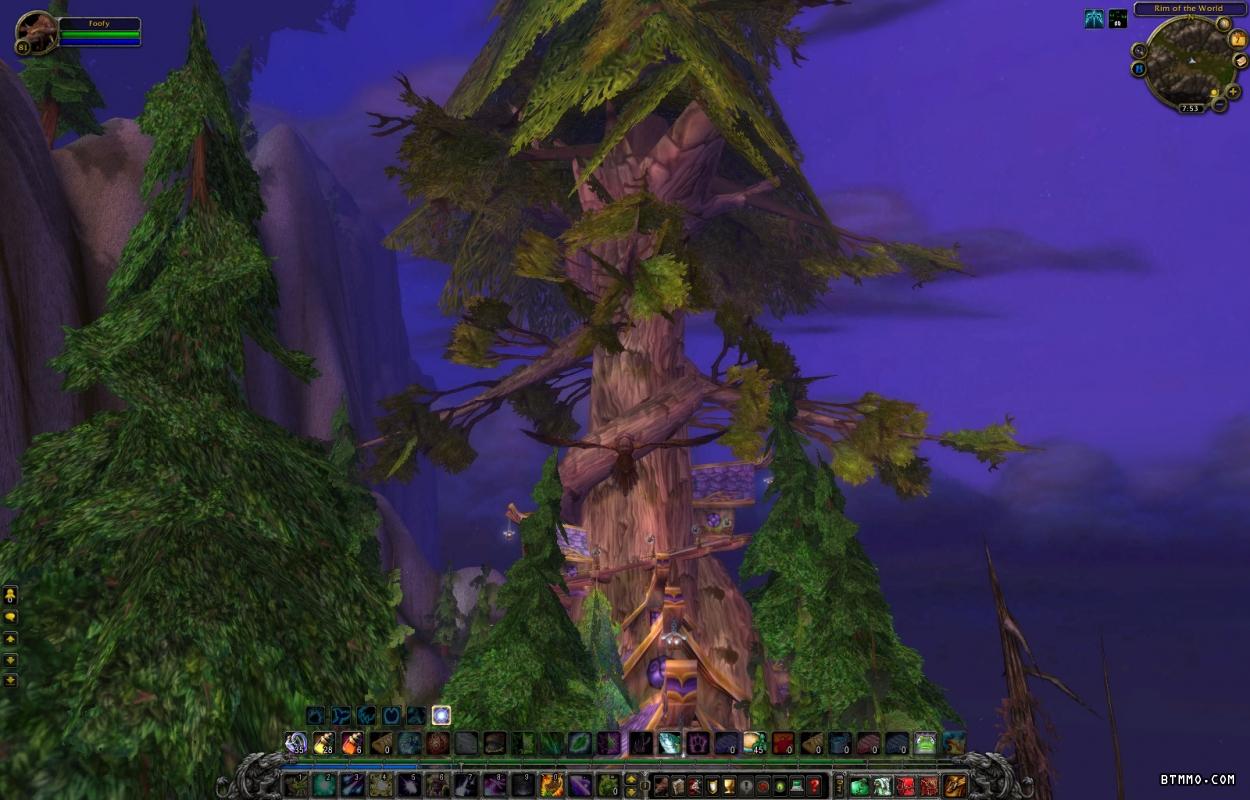
Task: Activate the action bar slot numbered 1
Action: 296,785
